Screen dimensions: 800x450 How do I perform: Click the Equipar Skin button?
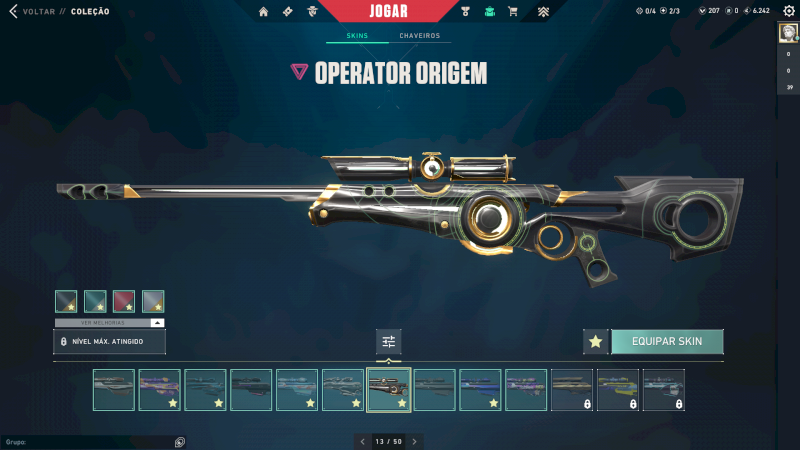click(666, 341)
